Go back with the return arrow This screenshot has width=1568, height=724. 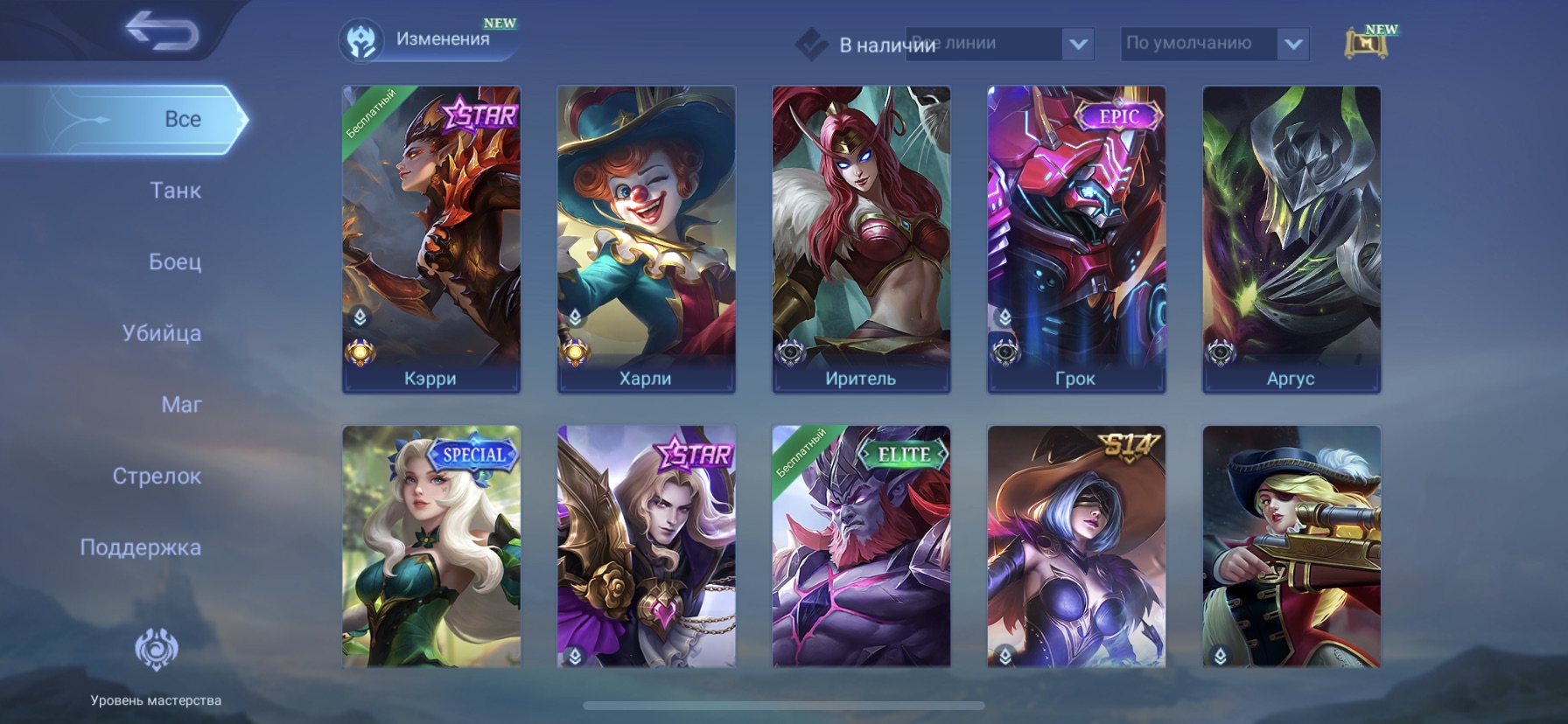click(162, 32)
